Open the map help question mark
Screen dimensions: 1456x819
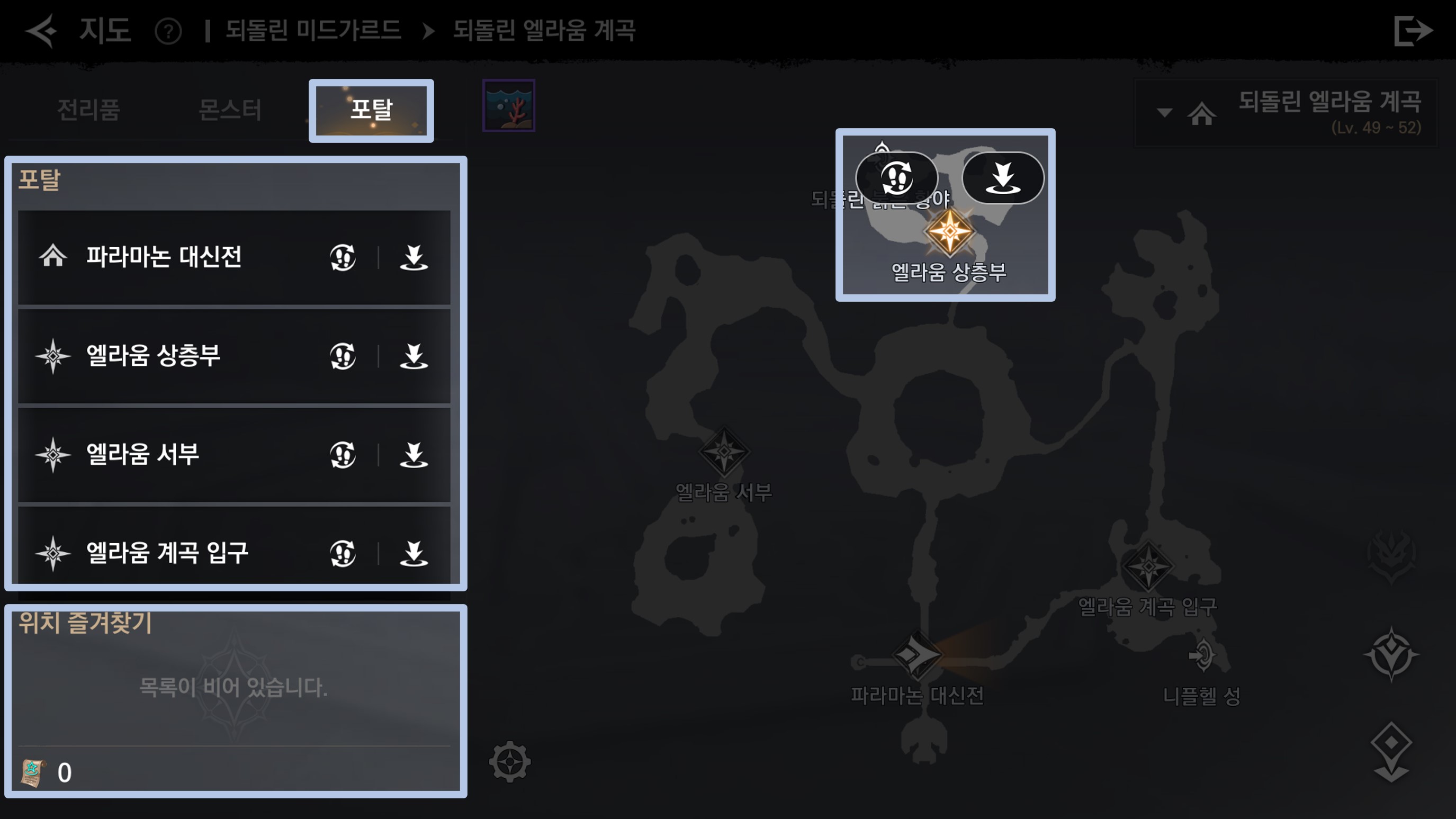click(x=168, y=31)
